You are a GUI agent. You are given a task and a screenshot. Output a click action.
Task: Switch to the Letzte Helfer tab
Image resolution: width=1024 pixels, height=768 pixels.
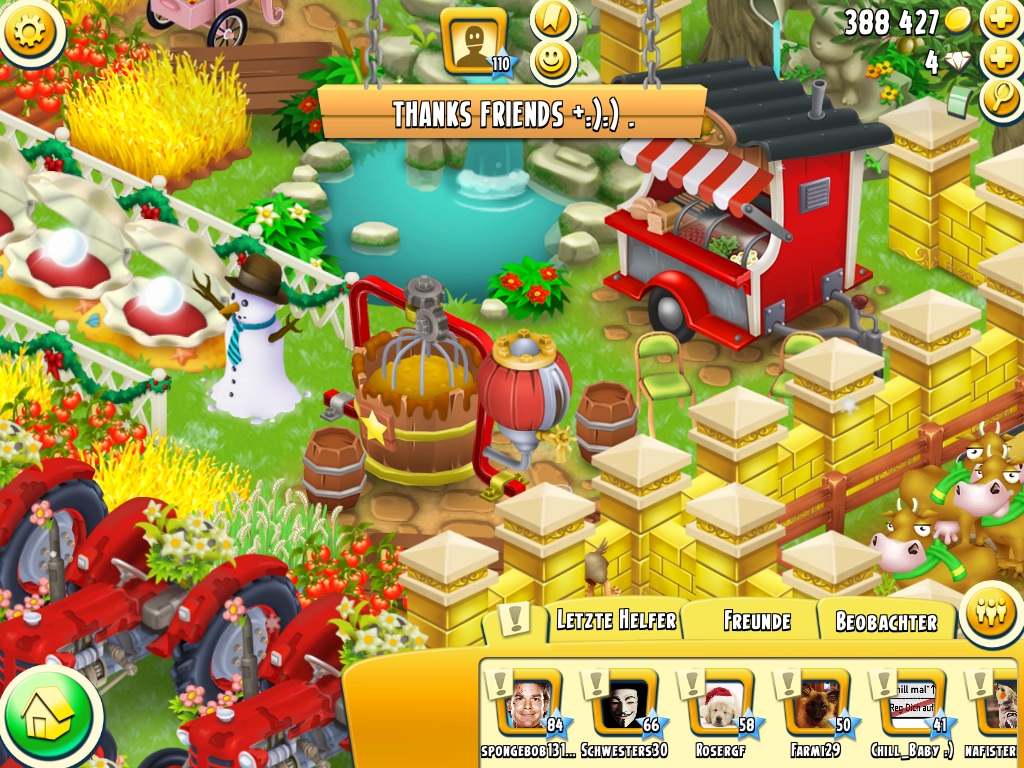point(615,620)
